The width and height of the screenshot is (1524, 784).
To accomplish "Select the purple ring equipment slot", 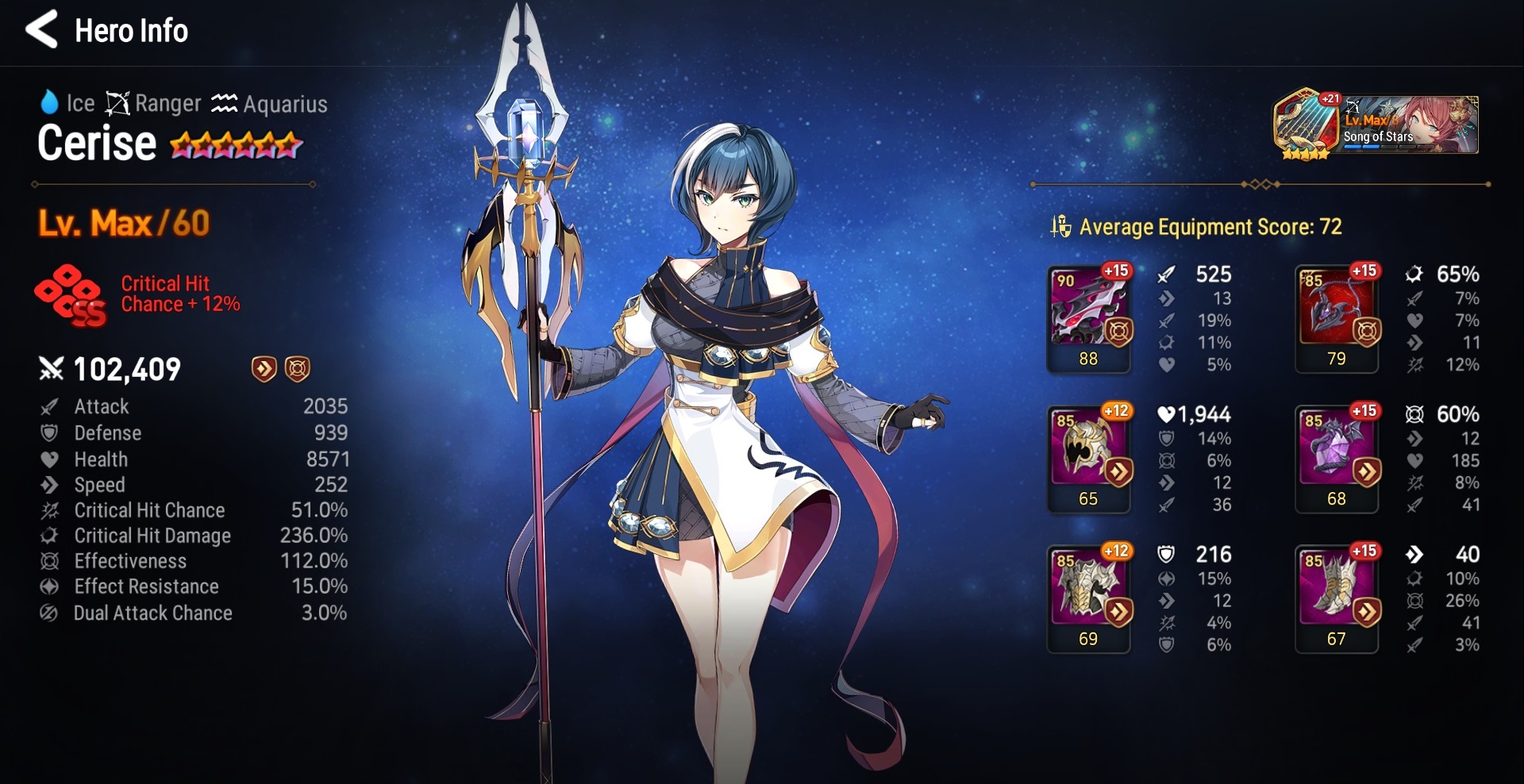I will pyautogui.click(x=1337, y=458).
